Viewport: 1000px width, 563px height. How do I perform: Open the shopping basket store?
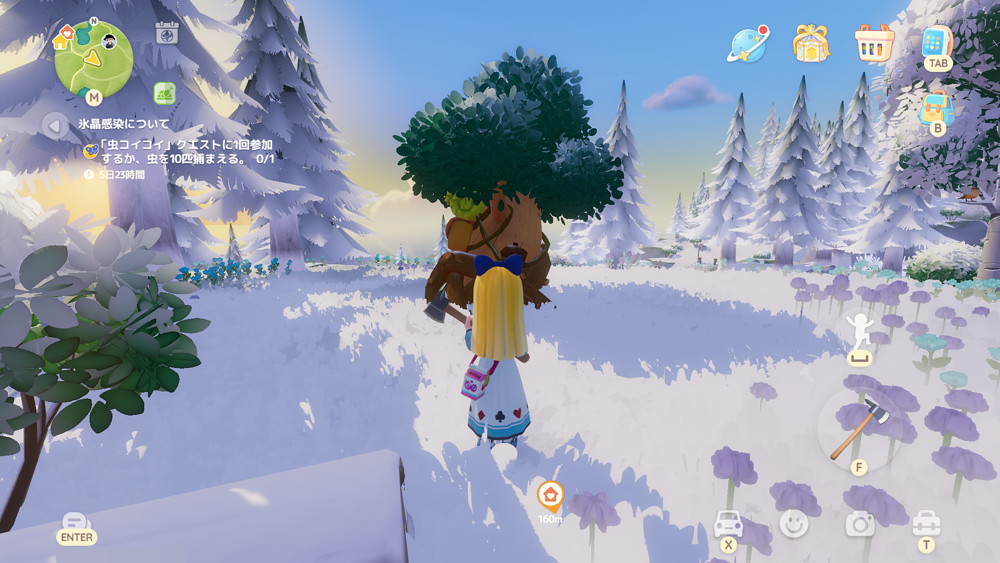[x=874, y=43]
